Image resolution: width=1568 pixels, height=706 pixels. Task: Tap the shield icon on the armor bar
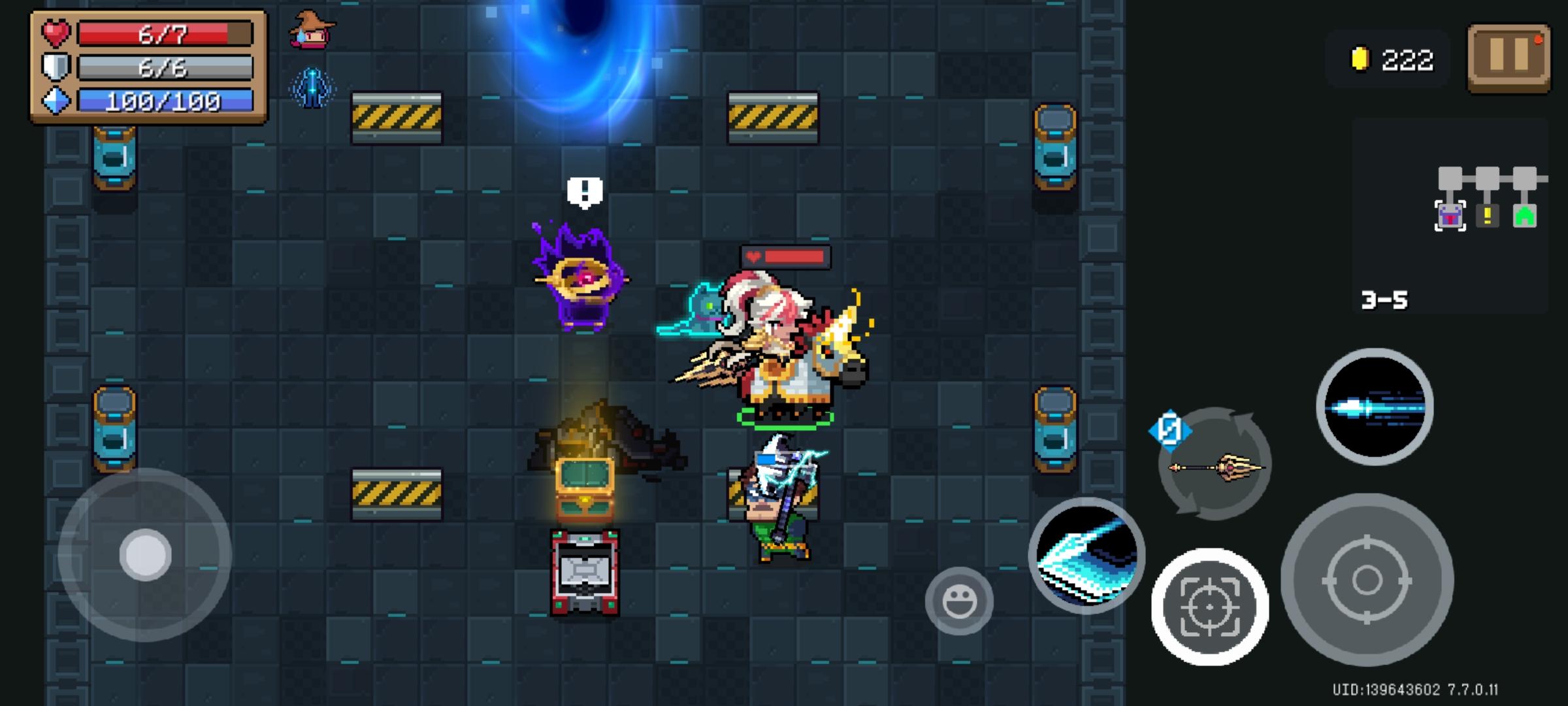(55, 65)
